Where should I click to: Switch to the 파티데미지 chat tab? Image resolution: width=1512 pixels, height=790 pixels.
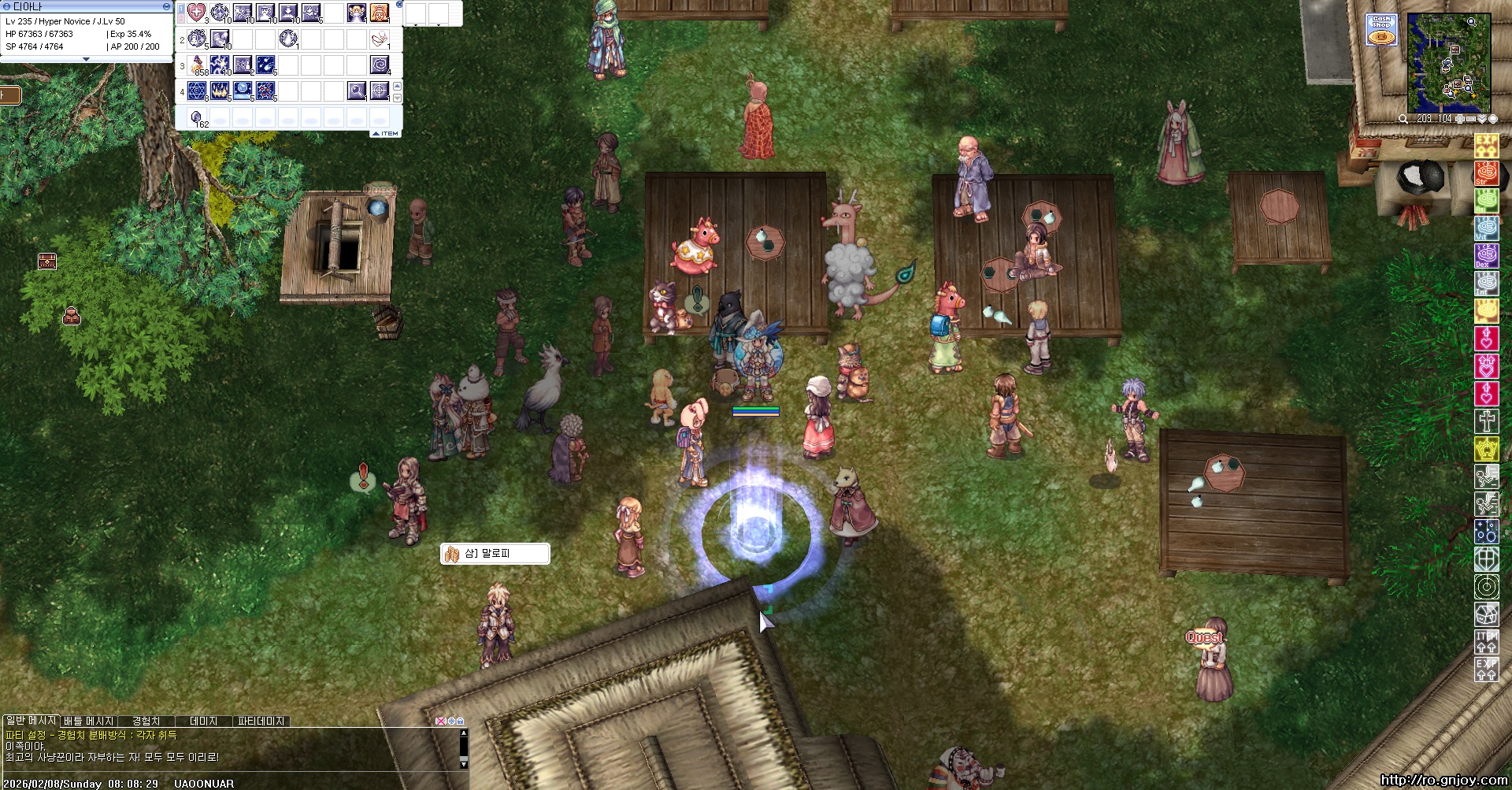pyautogui.click(x=261, y=721)
